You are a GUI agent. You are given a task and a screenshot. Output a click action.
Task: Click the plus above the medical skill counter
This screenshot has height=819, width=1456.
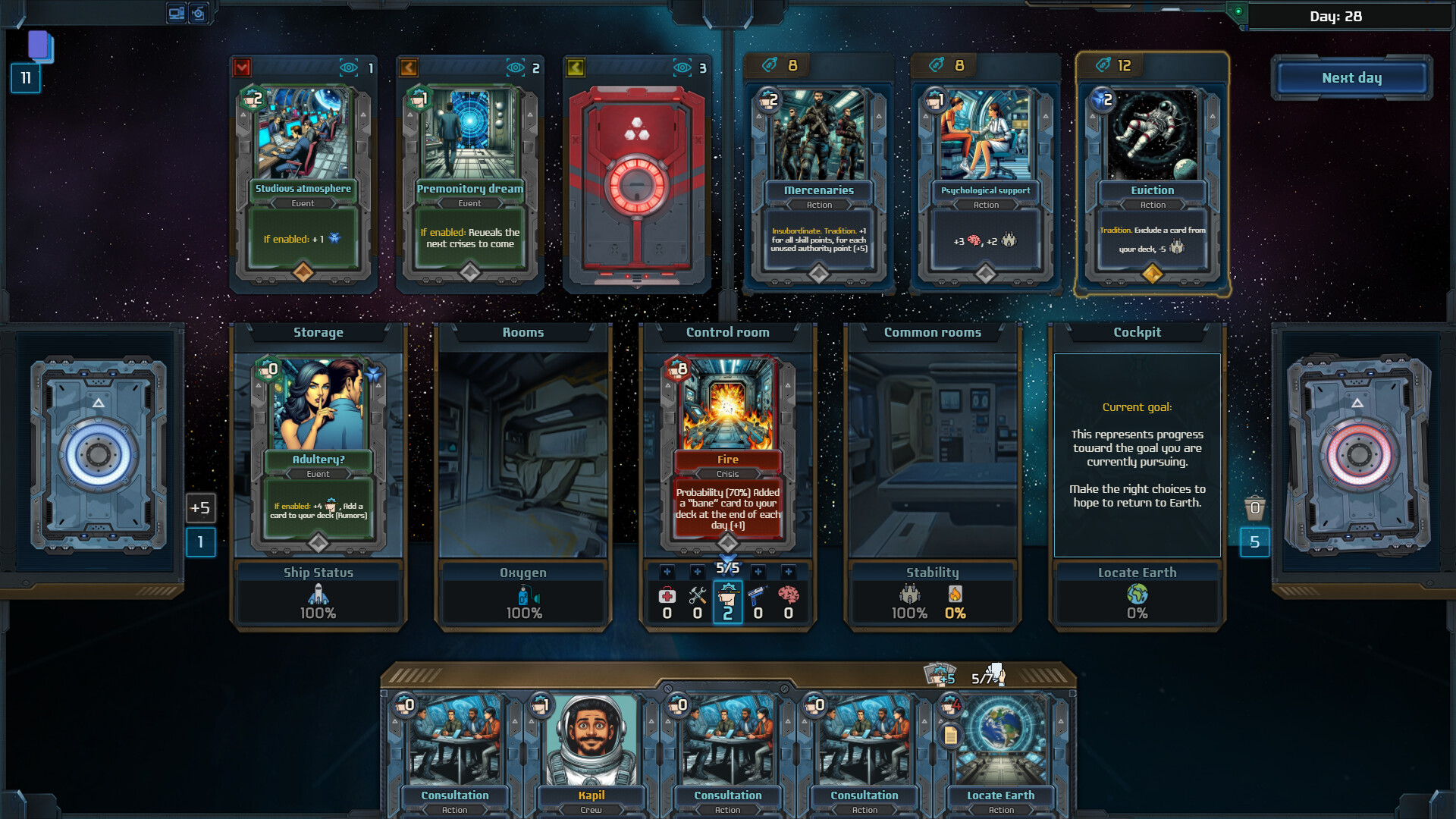pos(667,572)
